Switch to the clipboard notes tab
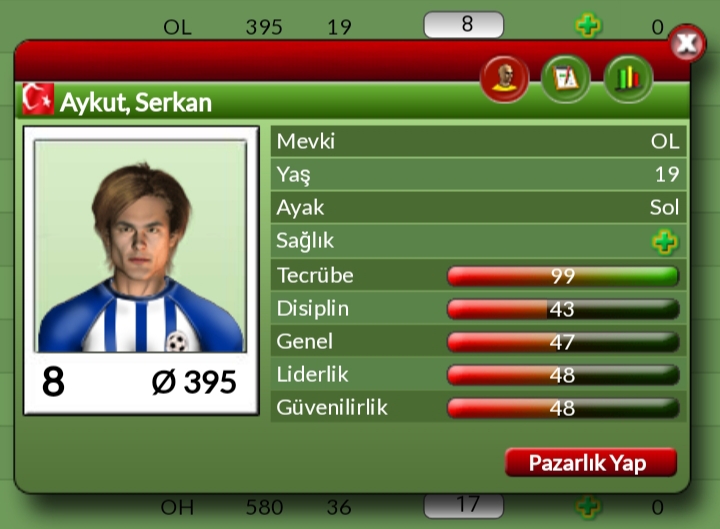720x529 pixels. pos(566,79)
